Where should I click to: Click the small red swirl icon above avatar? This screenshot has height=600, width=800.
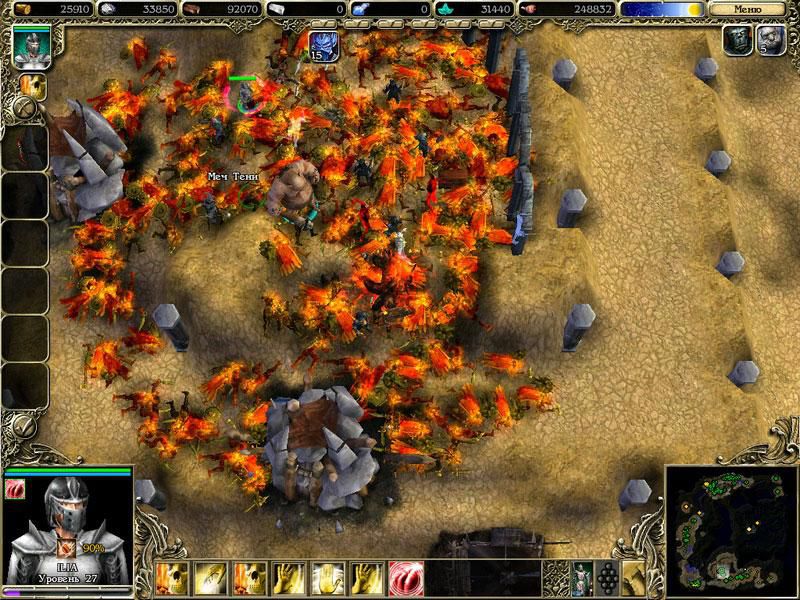pyautogui.click(x=15, y=487)
